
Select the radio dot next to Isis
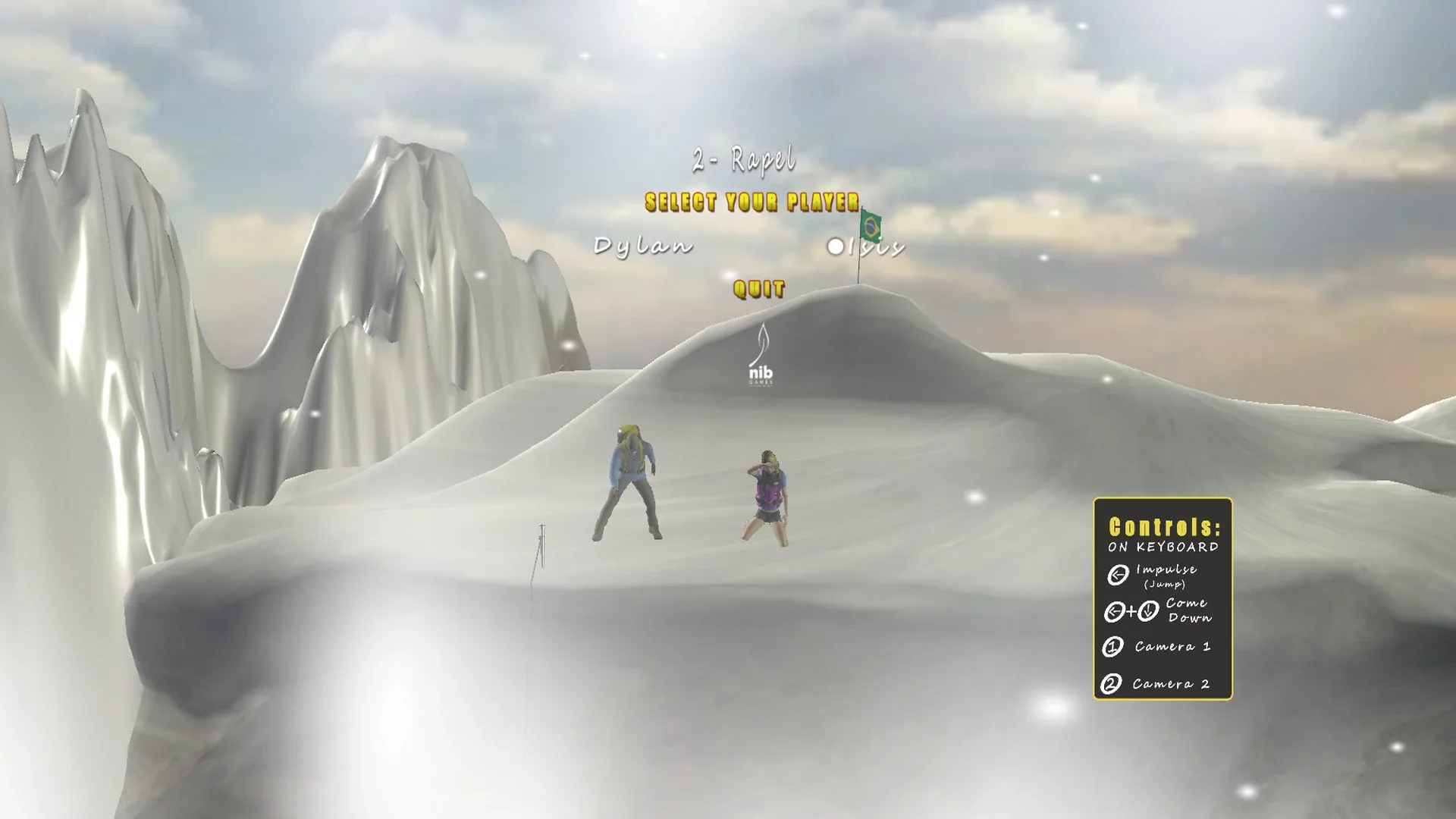835,245
